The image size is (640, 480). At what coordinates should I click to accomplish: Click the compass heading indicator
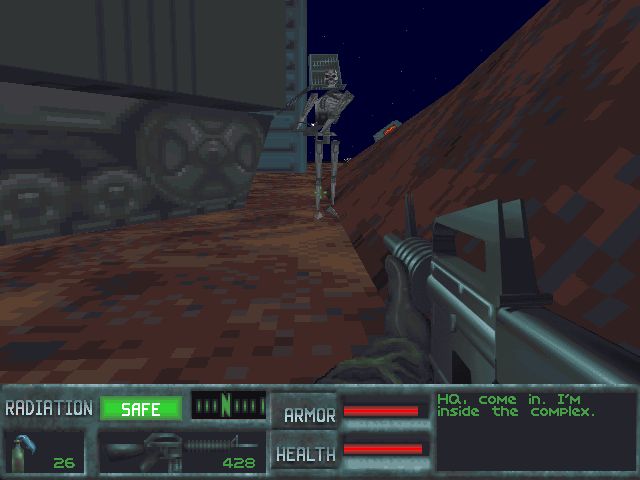(x=228, y=406)
